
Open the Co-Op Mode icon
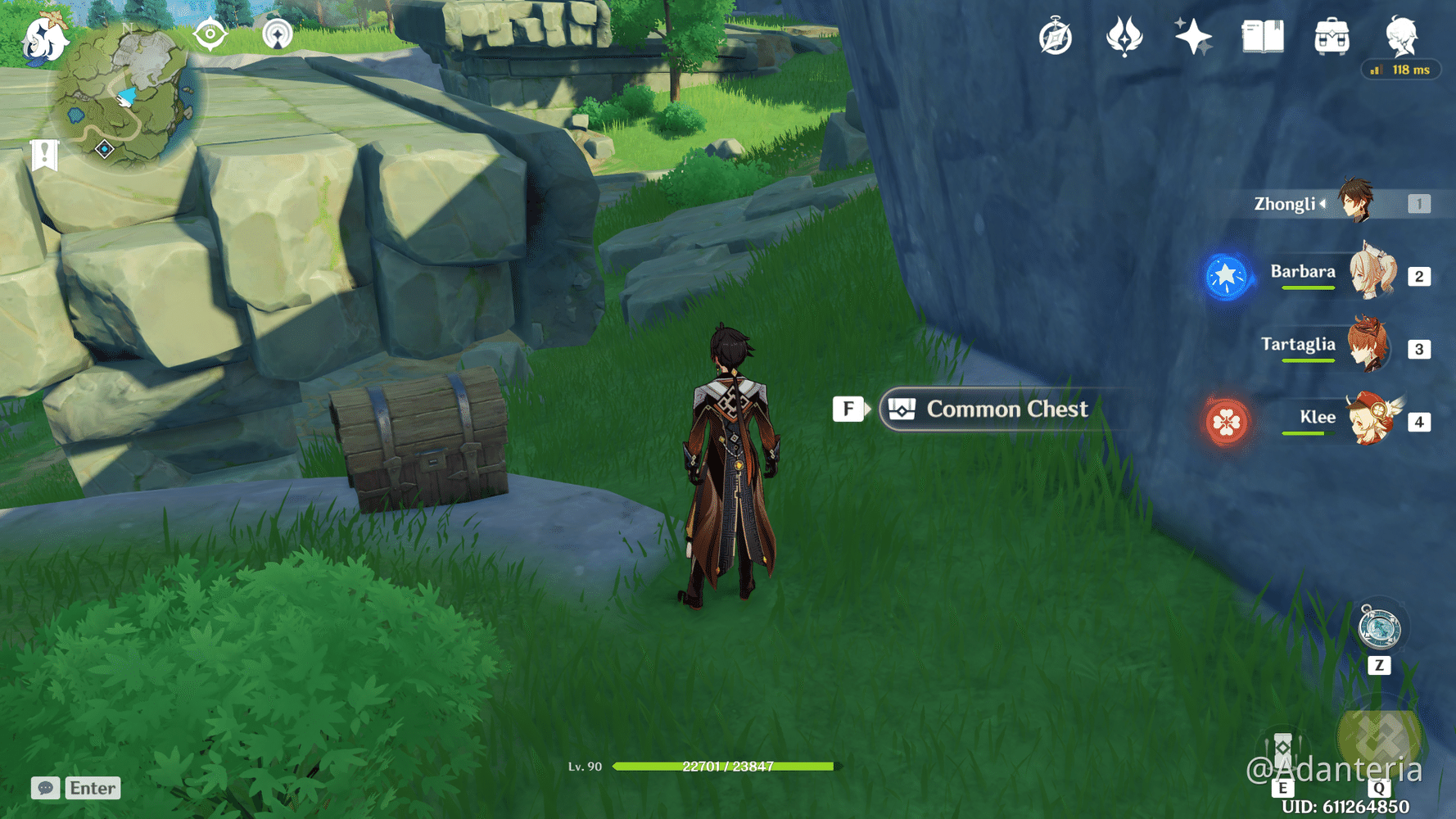coord(278,36)
